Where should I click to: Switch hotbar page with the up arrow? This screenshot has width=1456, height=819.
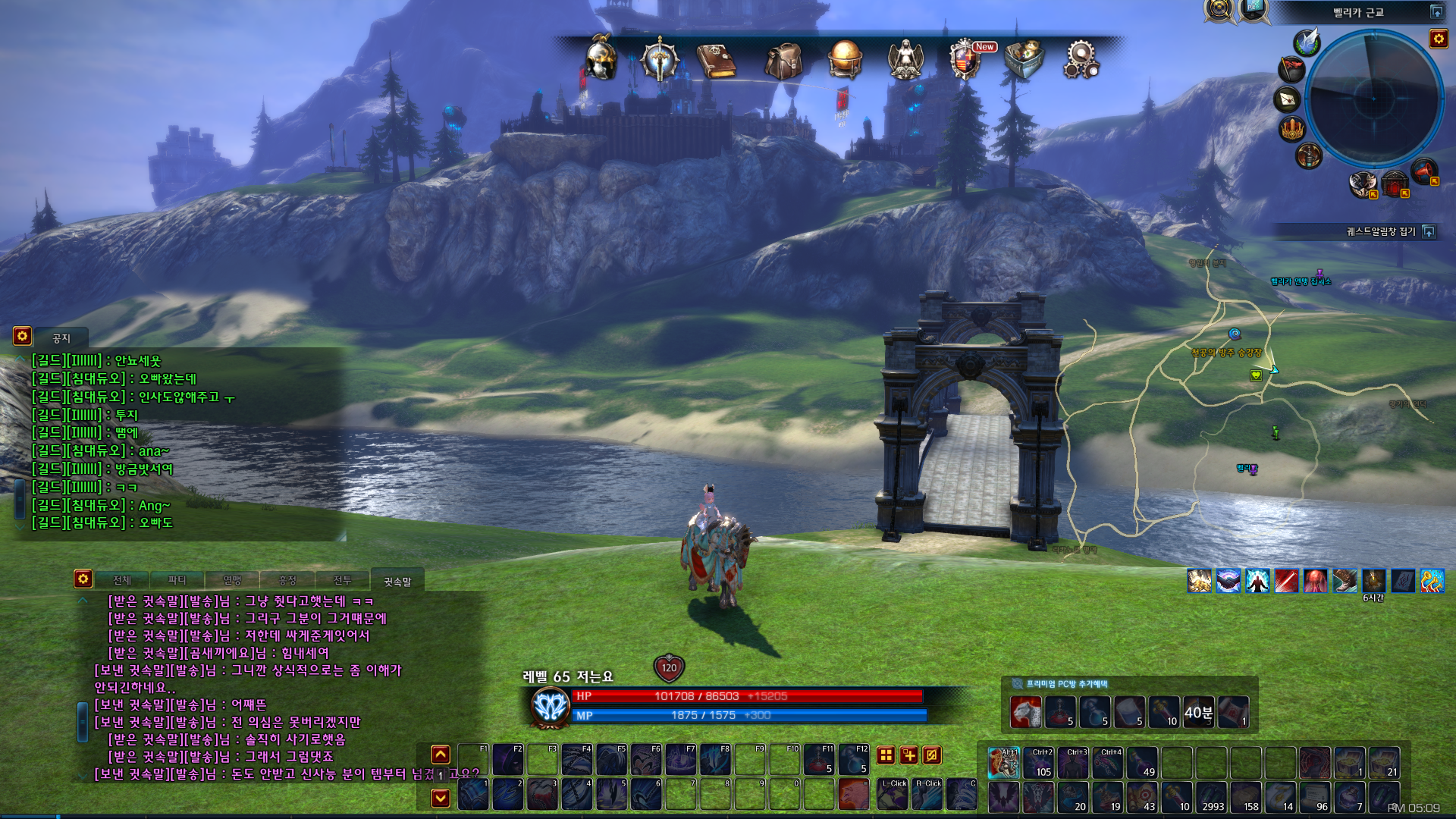(441, 754)
